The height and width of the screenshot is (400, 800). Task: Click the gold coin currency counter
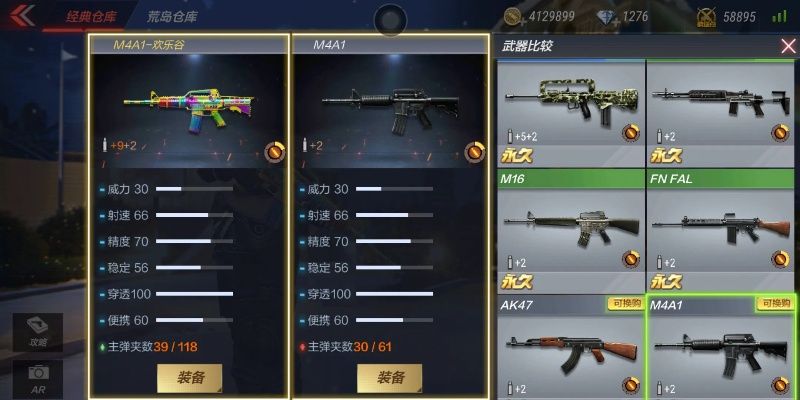click(539, 16)
